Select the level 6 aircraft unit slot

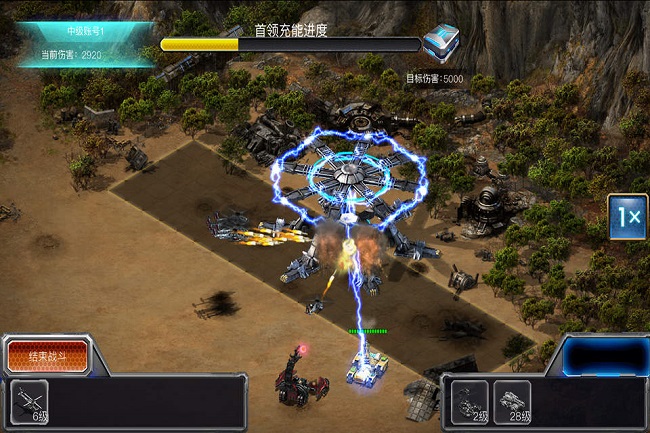pyautogui.click(x=29, y=402)
